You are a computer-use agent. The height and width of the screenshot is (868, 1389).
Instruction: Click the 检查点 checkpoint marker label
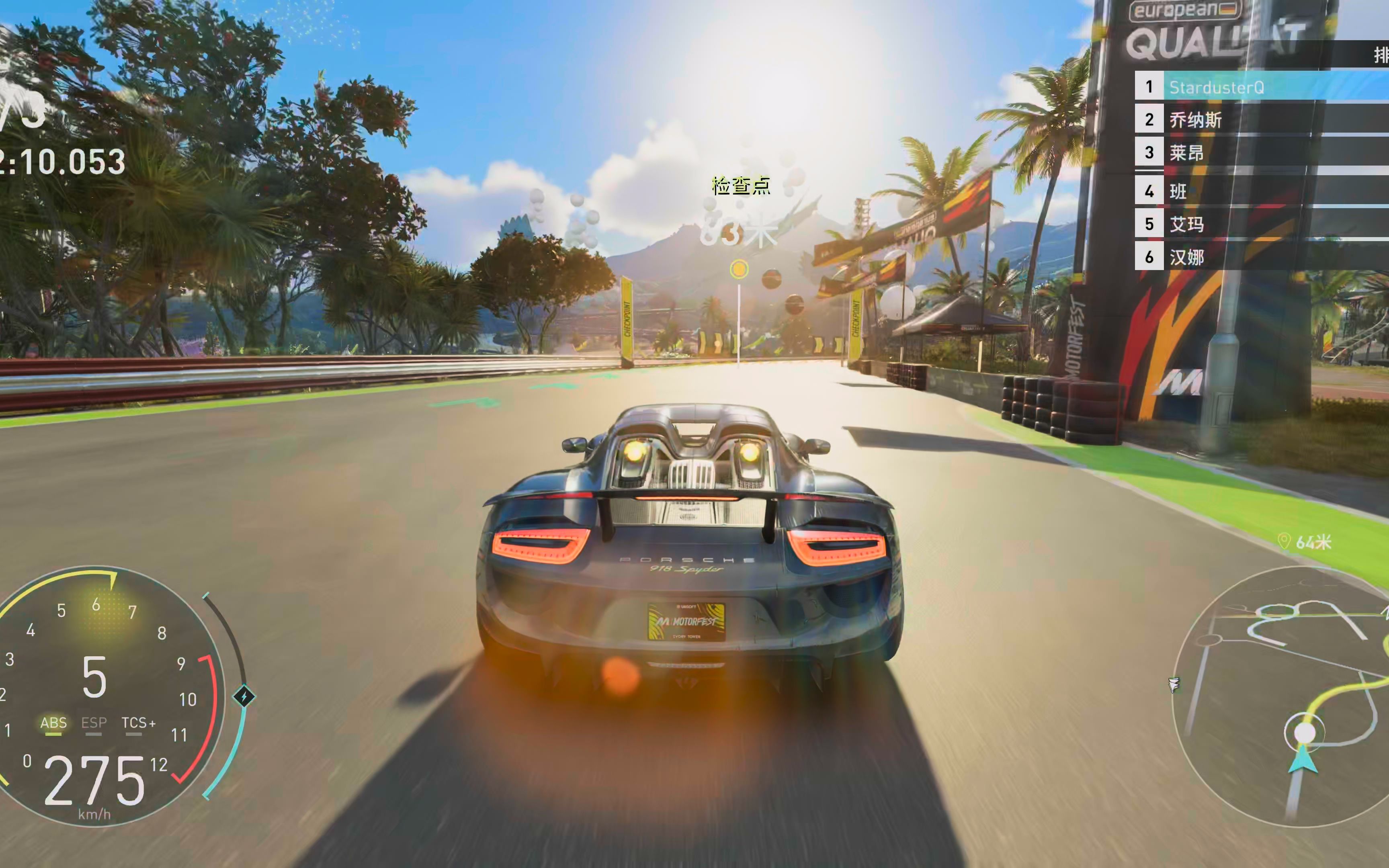point(740,186)
